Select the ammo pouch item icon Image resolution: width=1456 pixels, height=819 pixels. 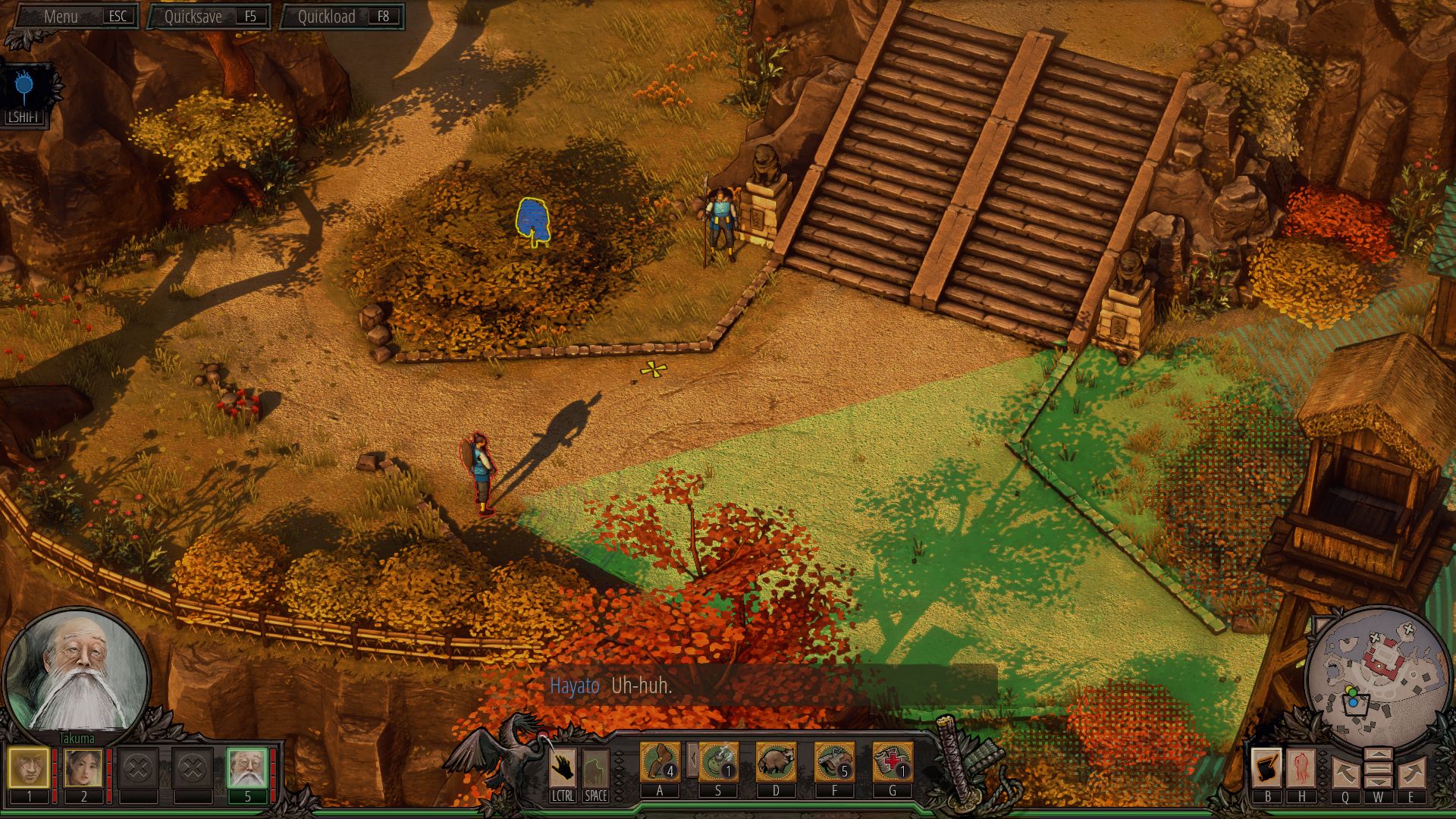pyautogui.click(x=834, y=761)
